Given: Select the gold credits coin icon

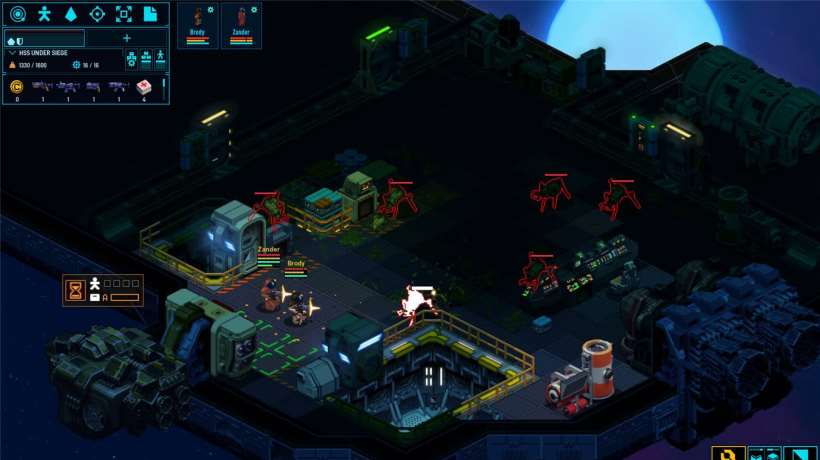Looking at the screenshot, I should tap(16, 87).
